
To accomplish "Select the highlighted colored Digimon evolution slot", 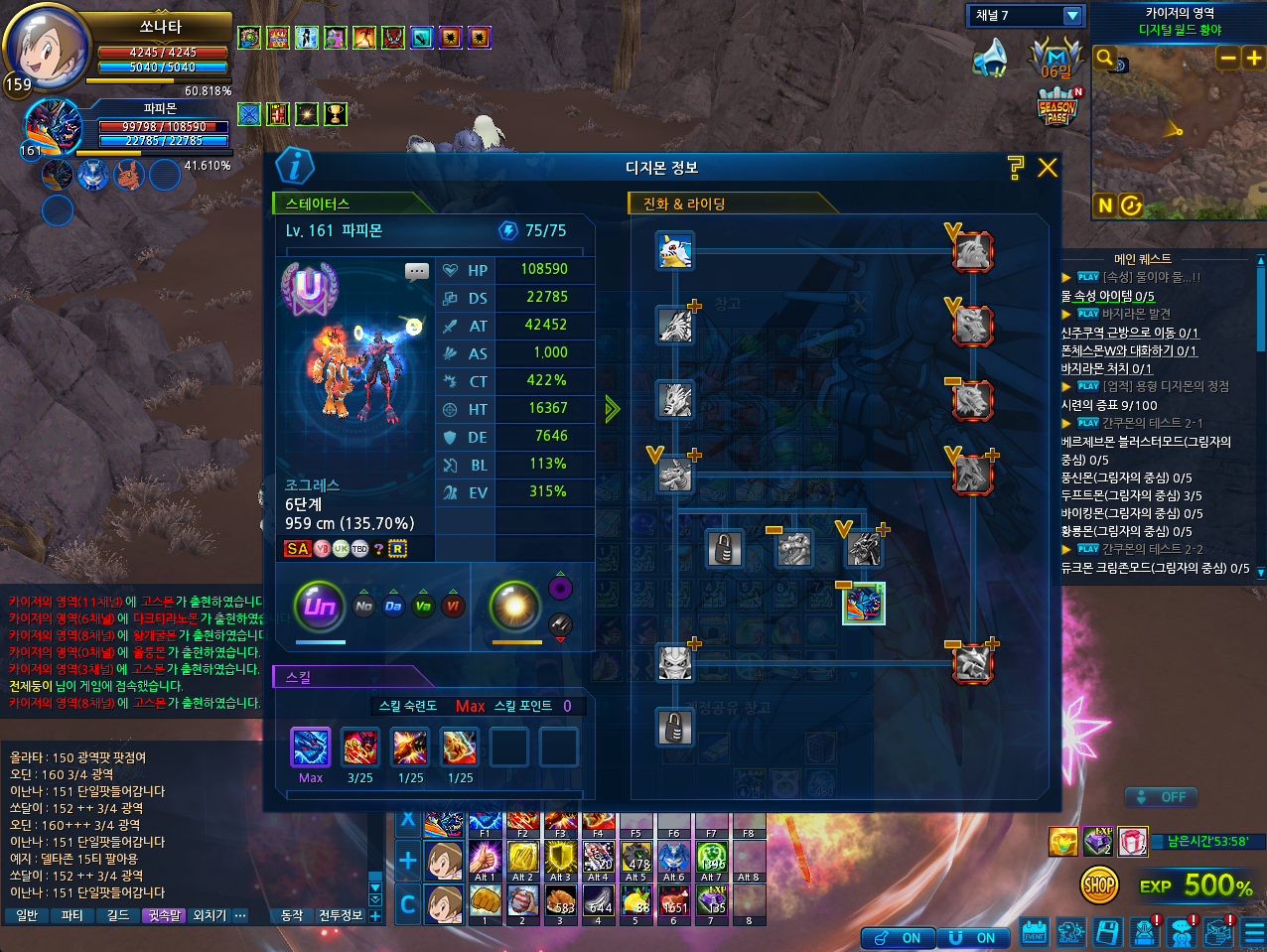I will pos(864,604).
